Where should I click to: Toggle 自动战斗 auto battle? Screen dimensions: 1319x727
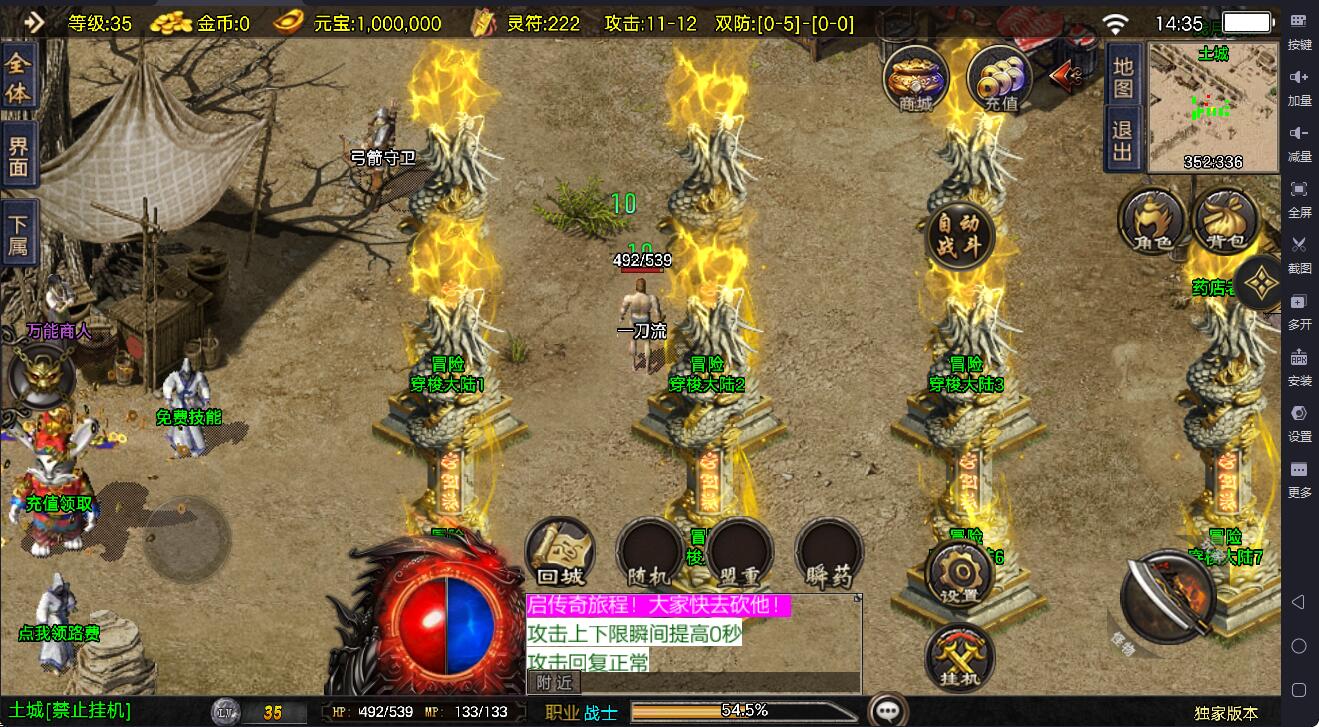960,236
